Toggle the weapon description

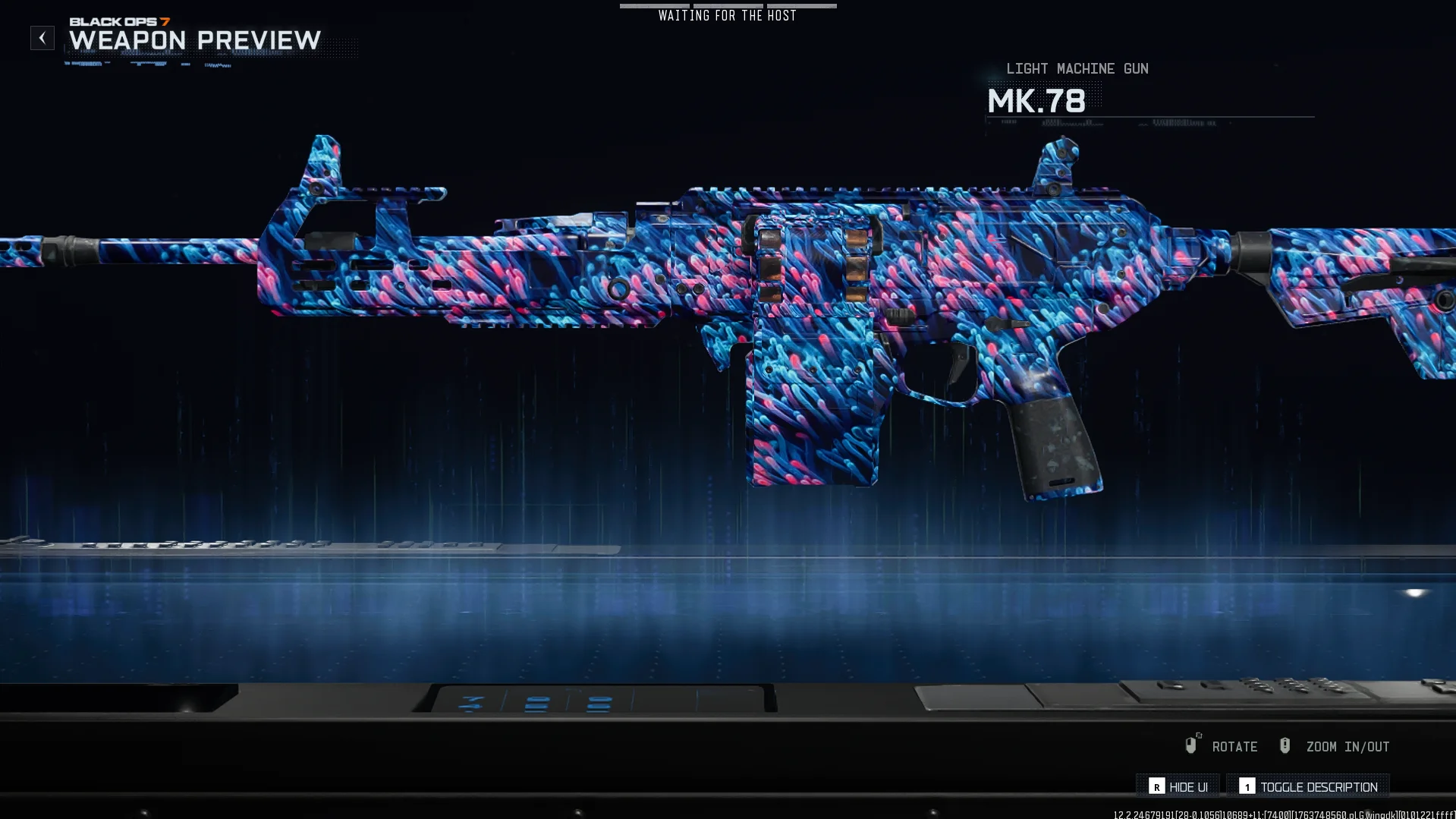1308,786
